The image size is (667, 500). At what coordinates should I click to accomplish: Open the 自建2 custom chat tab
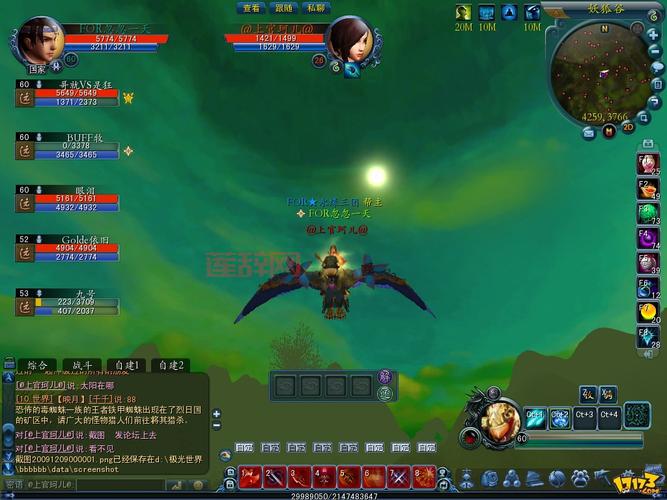(x=173, y=365)
